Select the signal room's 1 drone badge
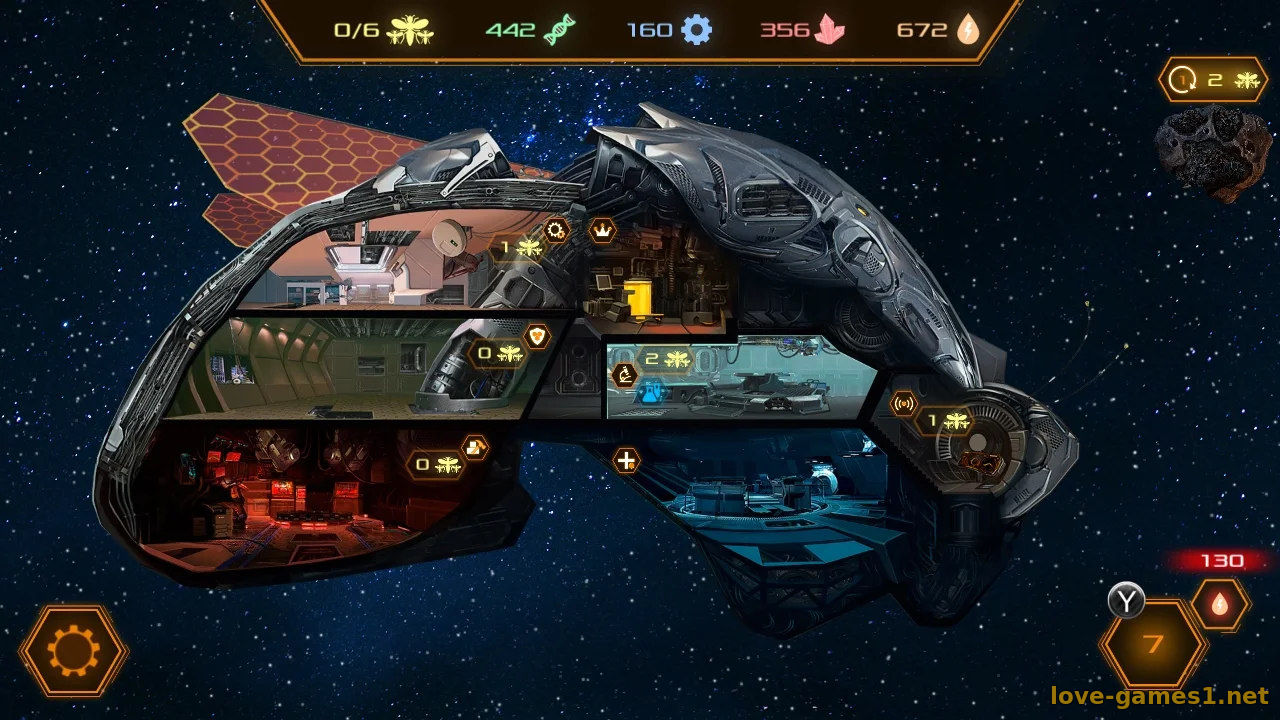Screen dimensions: 1280x720 pos(945,421)
